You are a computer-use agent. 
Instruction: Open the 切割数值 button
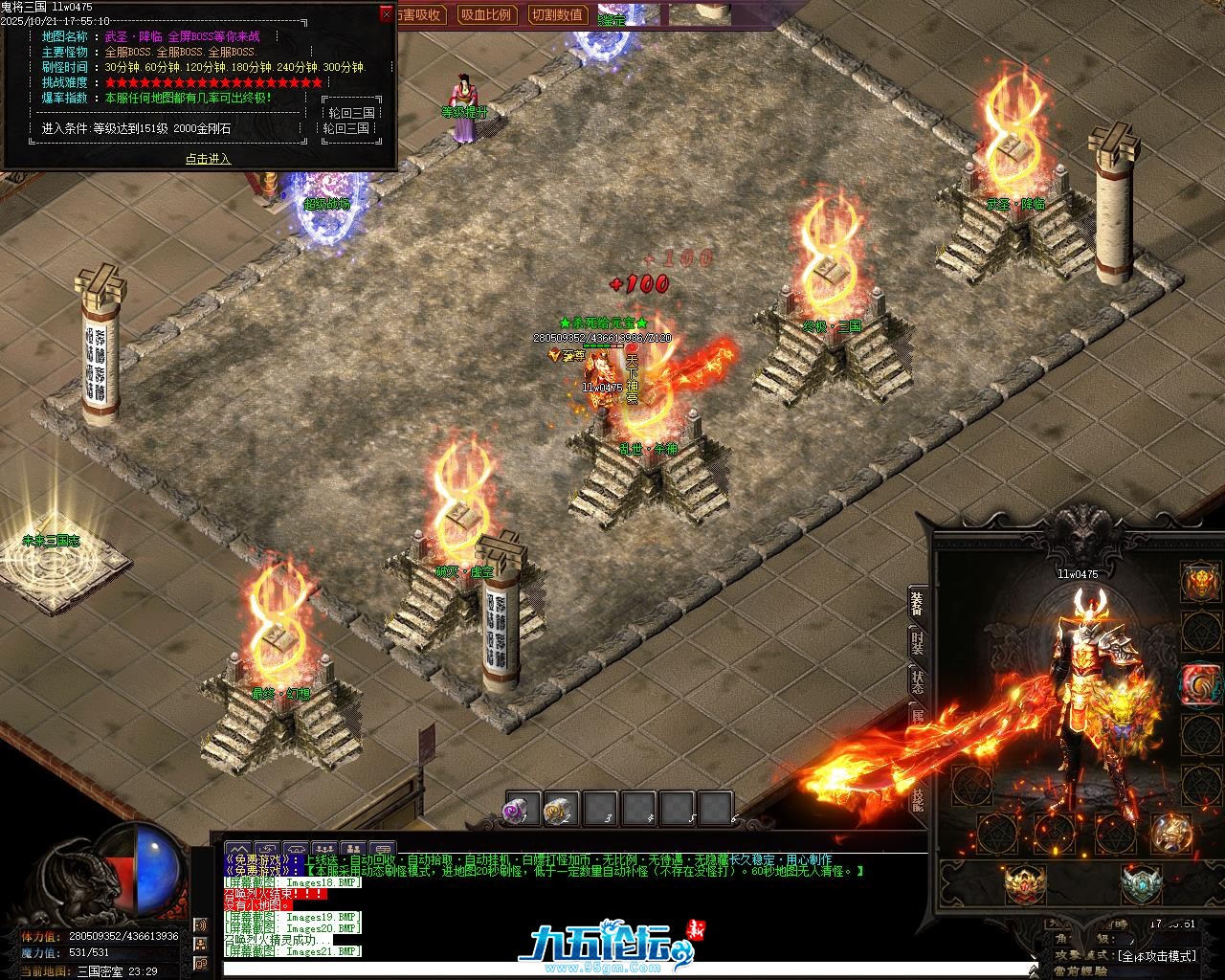tap(557, 14)
